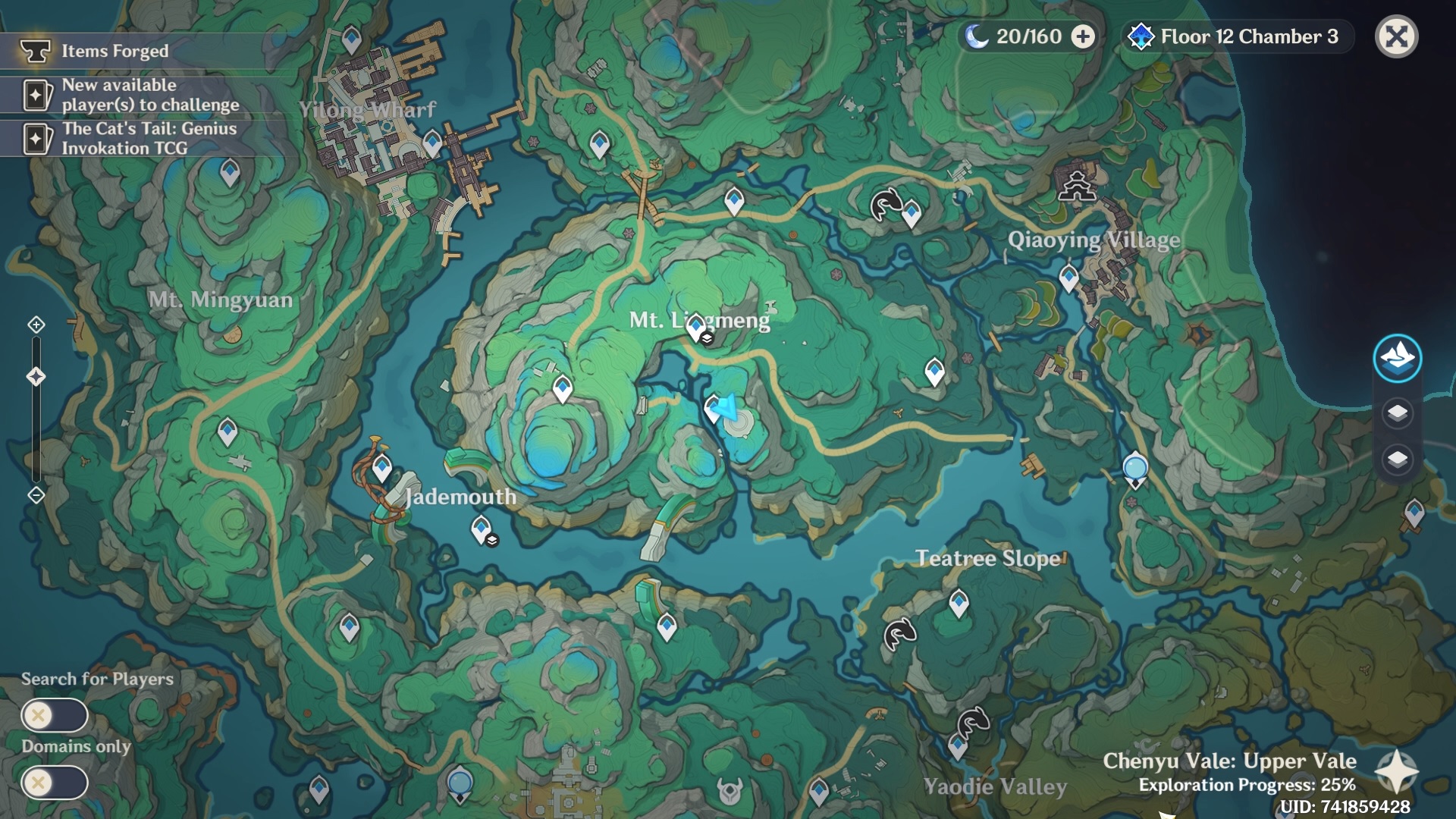Select the teleport waypoint under Teatree Slope
Image resolution: width=1456 pixels, height=819 pixels.
[x=959, y=603]
